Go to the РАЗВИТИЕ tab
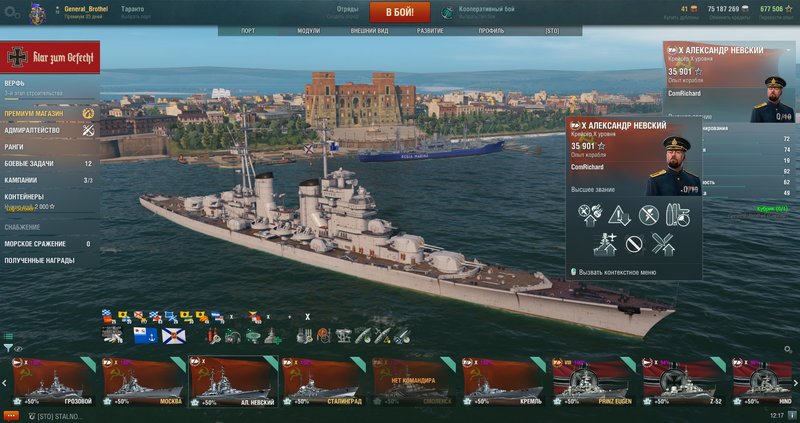 431,31
